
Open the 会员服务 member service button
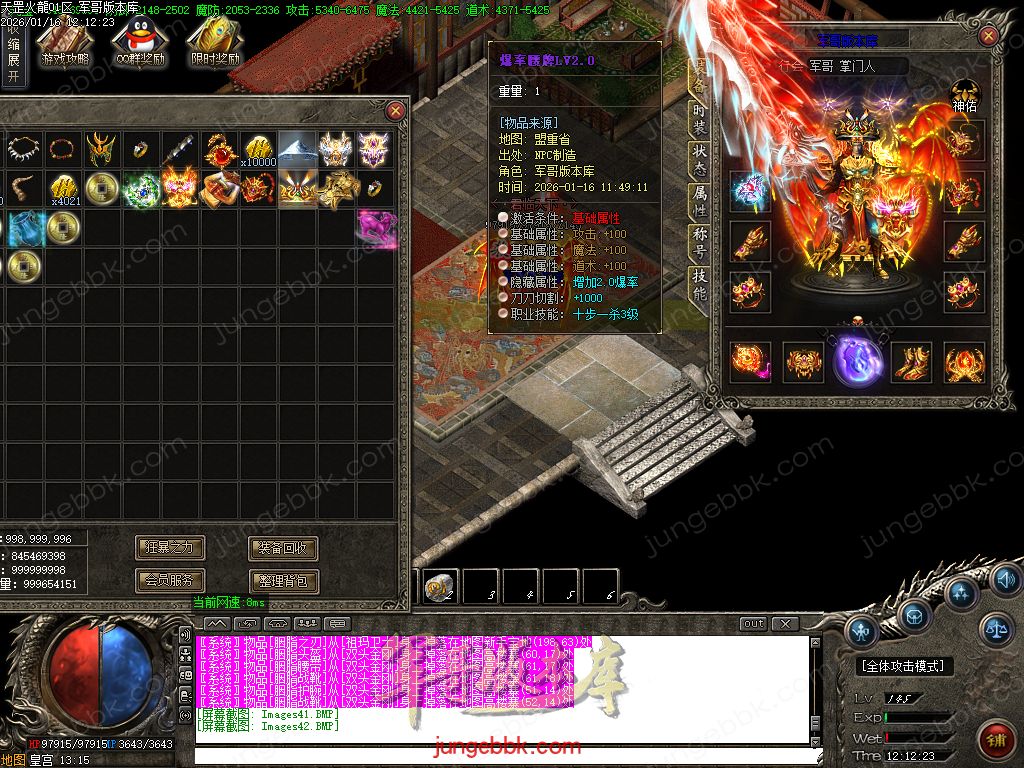point(170,580)
